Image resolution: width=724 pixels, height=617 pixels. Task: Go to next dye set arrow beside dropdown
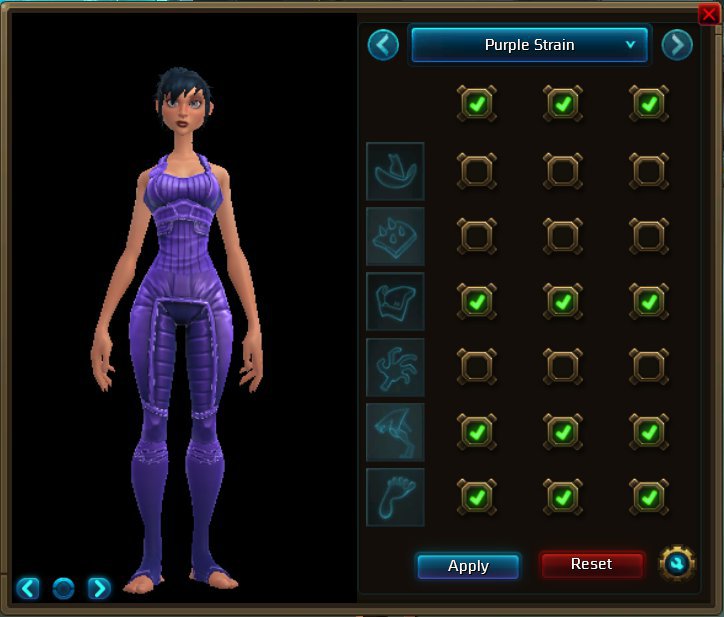click(677, 45)
